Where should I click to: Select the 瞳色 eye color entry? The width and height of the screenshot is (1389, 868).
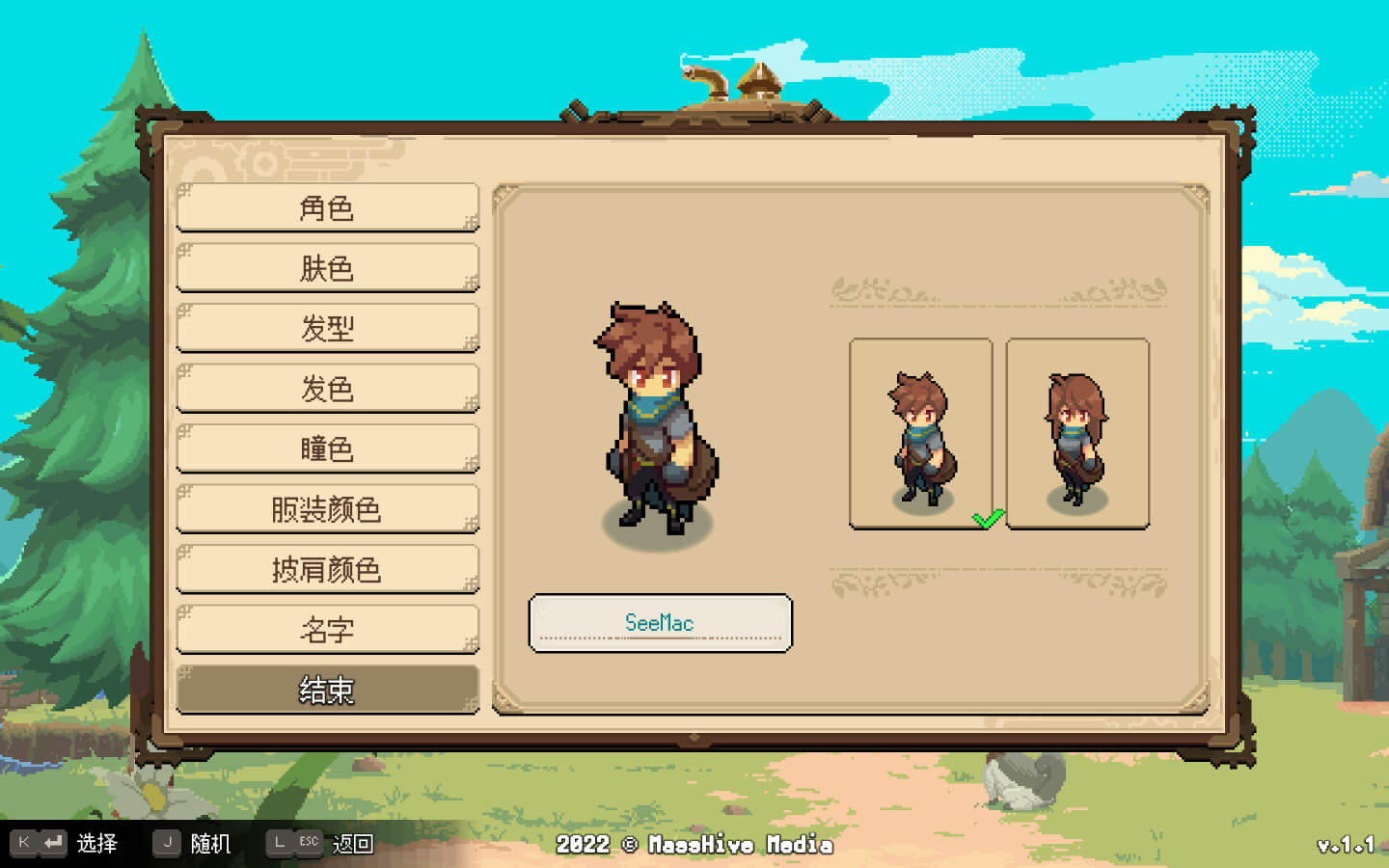(327, 448)
